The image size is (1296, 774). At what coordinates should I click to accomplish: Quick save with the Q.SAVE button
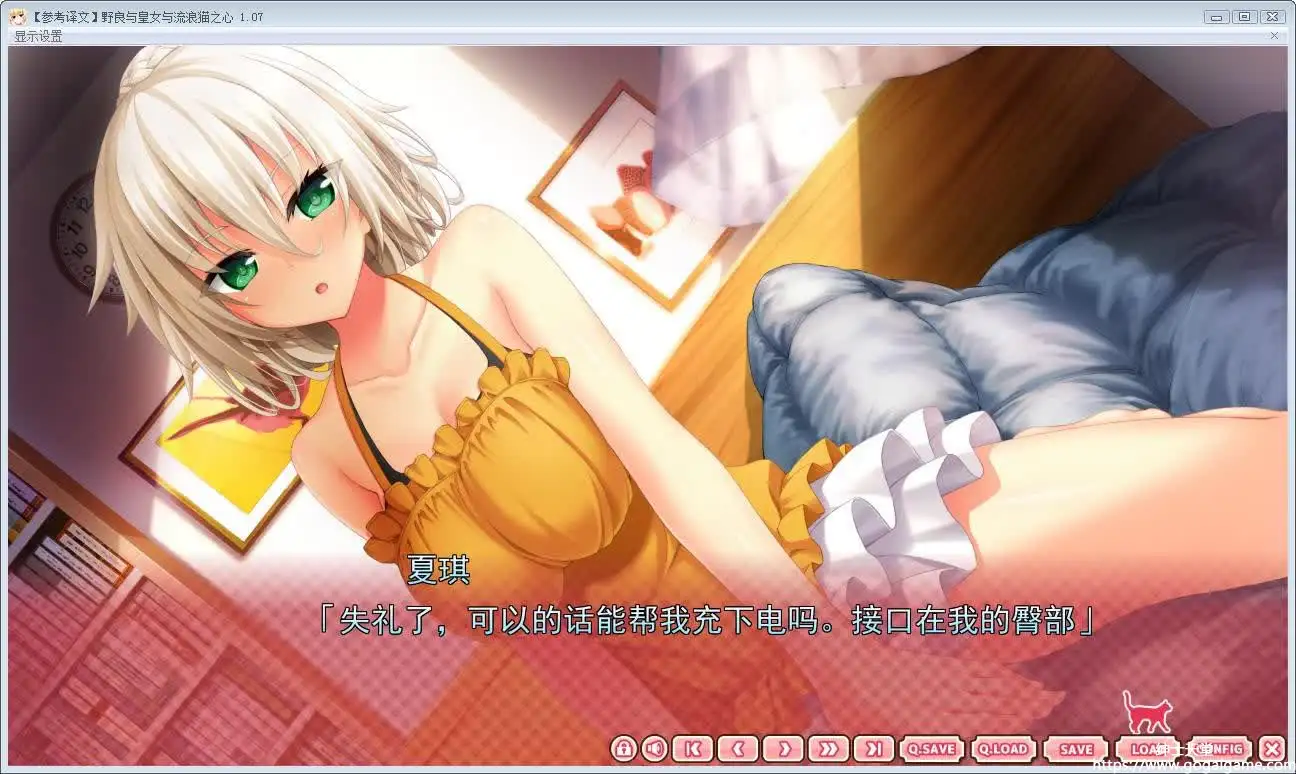(930, 748)
